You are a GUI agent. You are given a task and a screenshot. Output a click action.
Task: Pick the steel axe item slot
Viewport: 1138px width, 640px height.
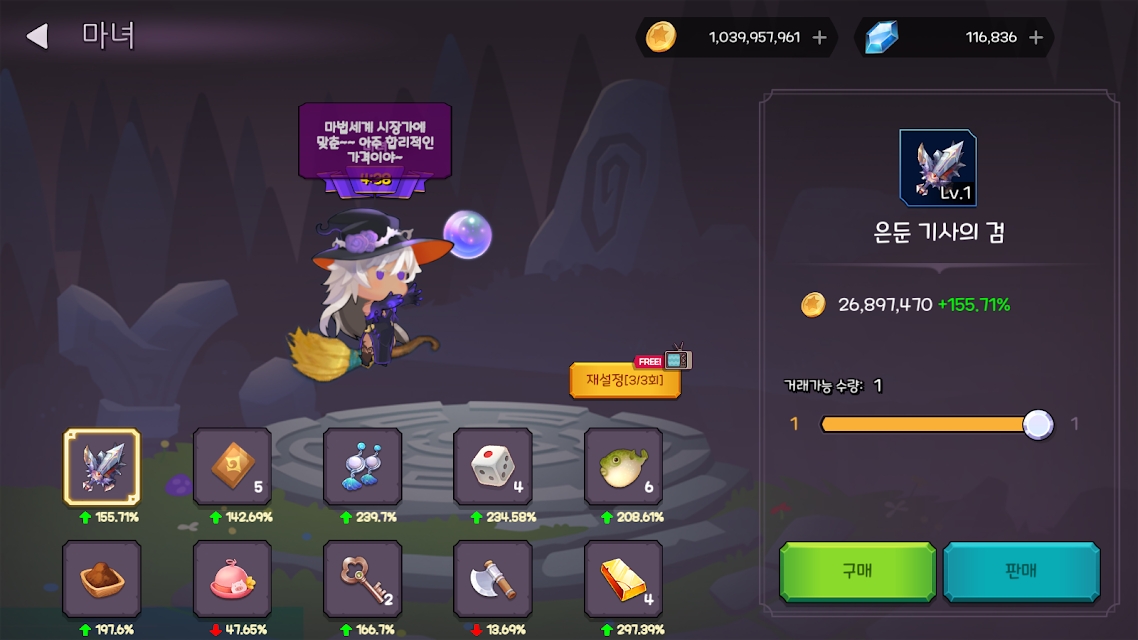coord(492,579)
